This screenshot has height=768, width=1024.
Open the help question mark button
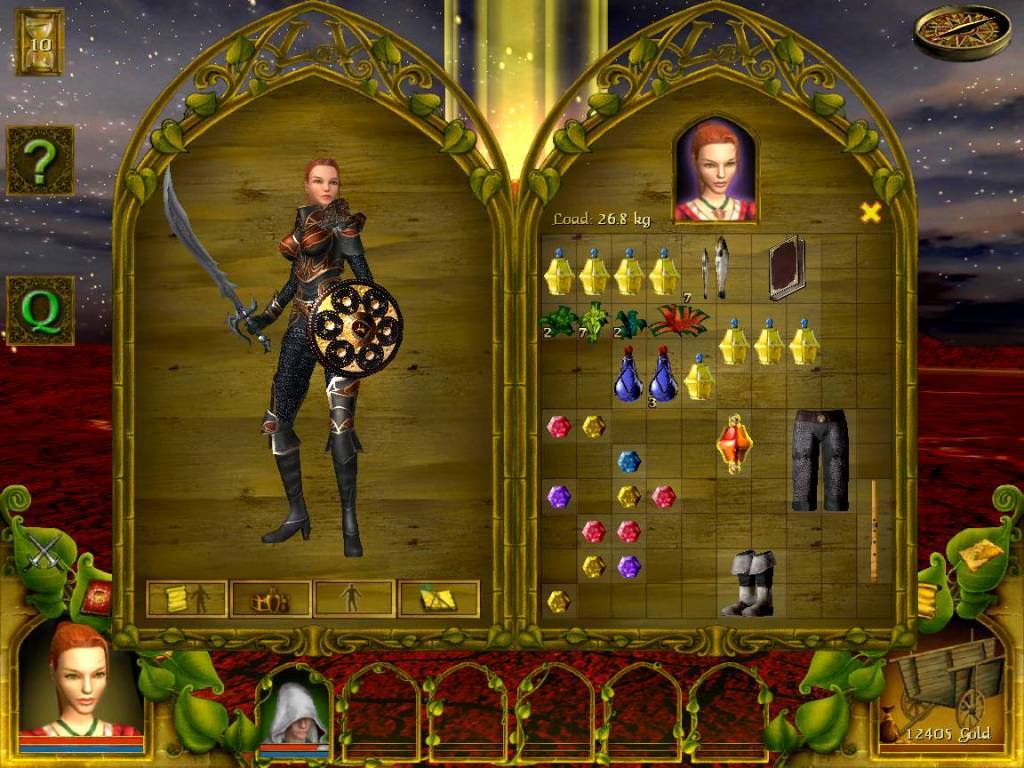(x=40, y=160)
